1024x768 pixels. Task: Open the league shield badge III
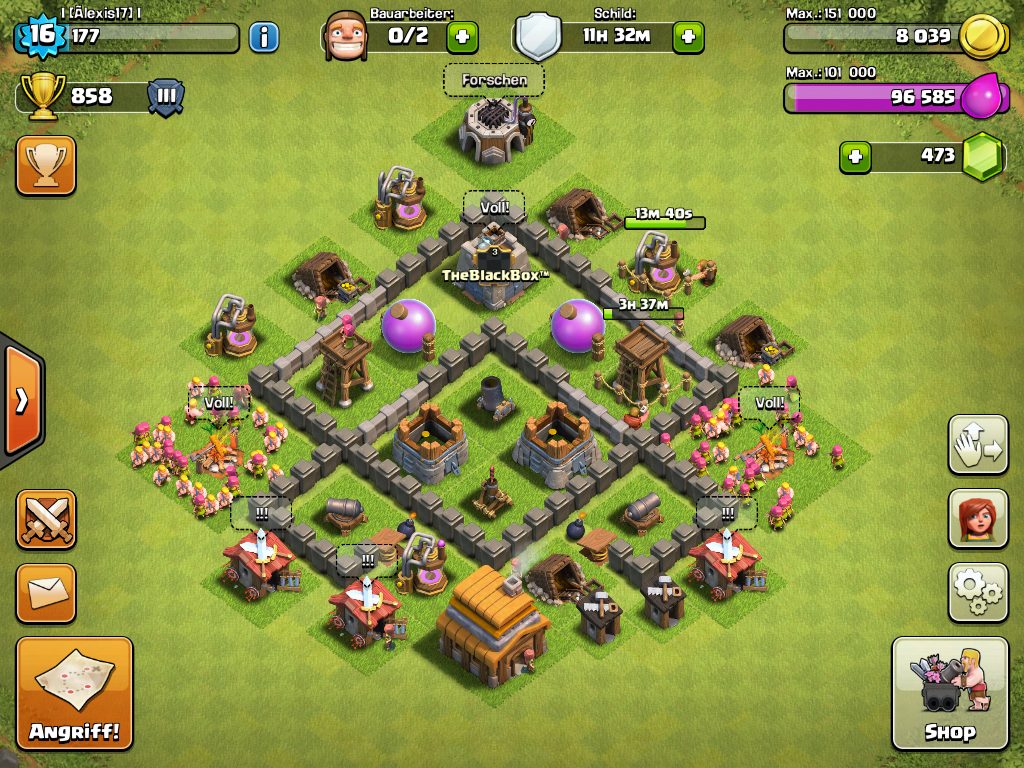166,97
